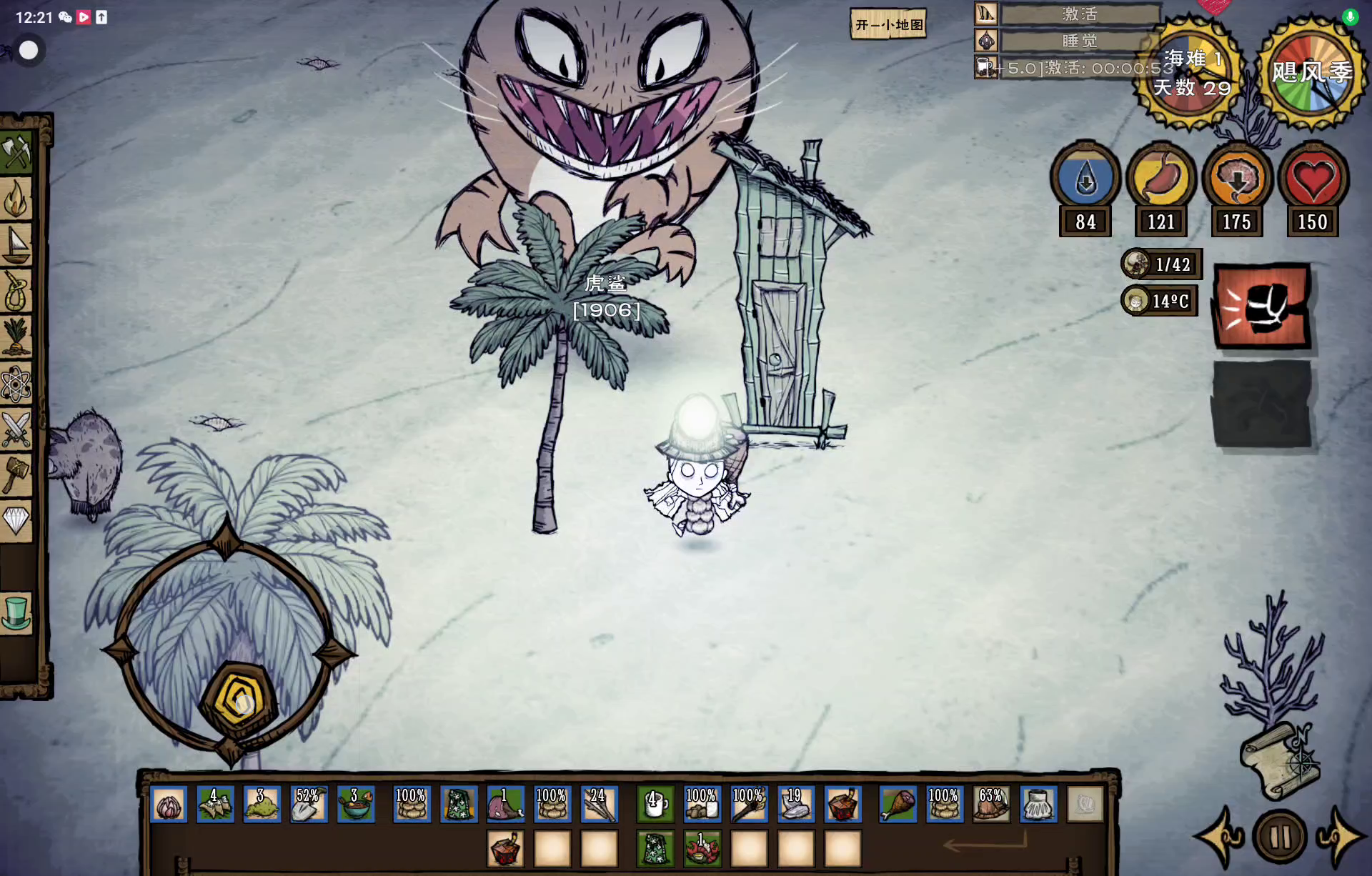Select the coffee cup inventory slot
Image resolution: width=1372 pixels, height=876 pixels.
655,805
